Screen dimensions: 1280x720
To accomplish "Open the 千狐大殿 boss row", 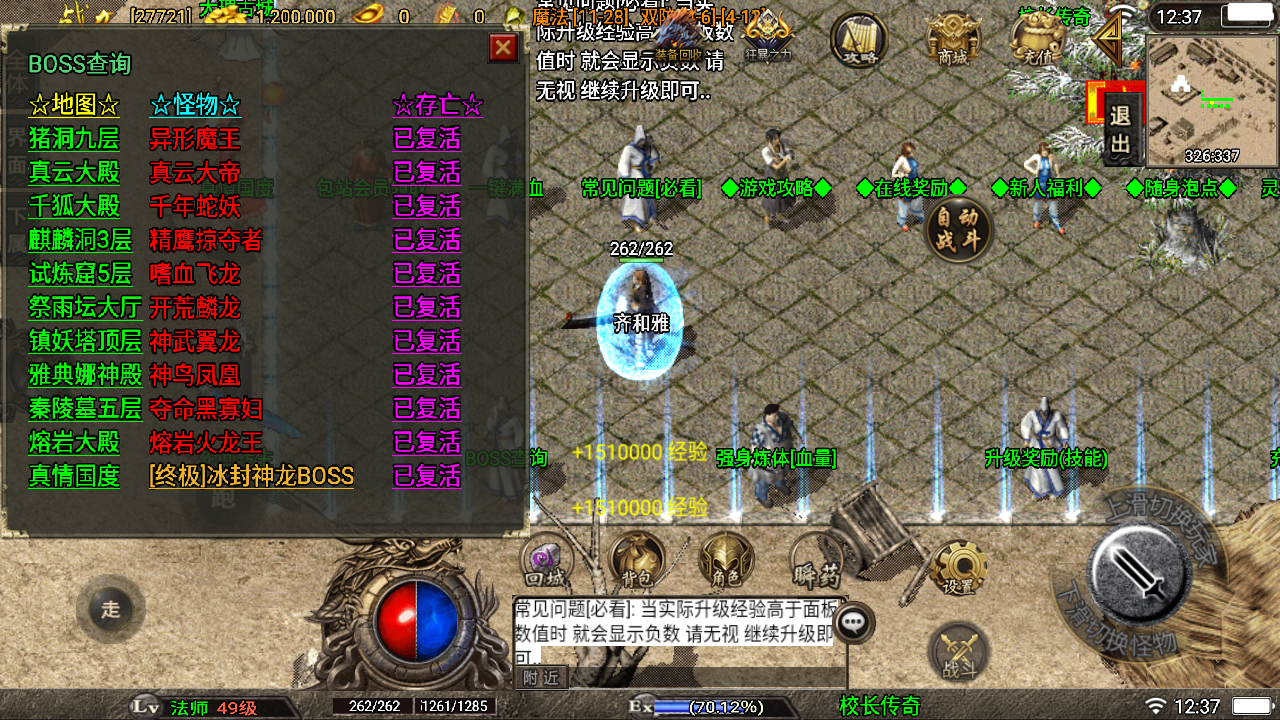I will point(74,206).
